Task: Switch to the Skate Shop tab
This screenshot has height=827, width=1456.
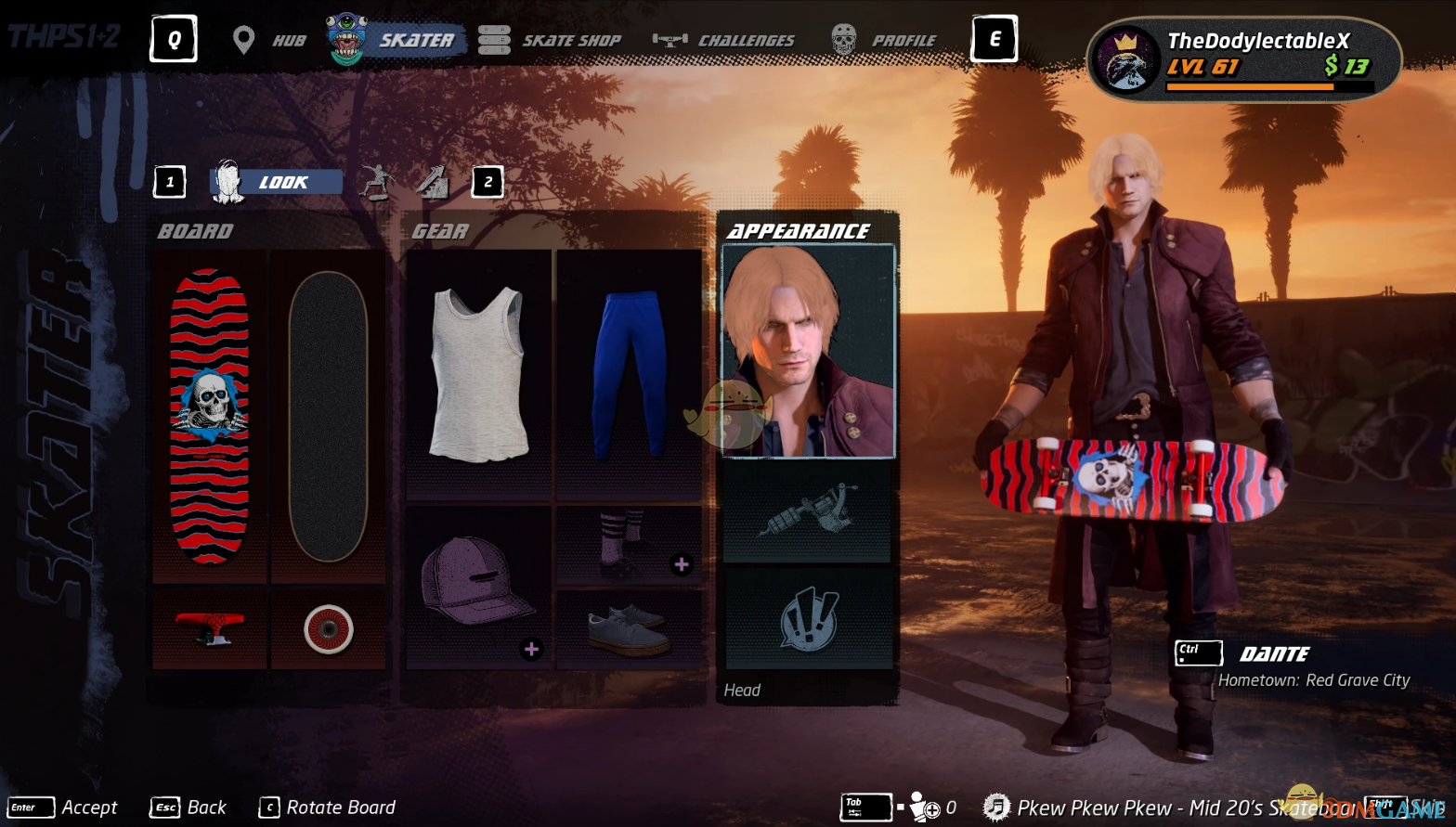Action: click(551, 41)
